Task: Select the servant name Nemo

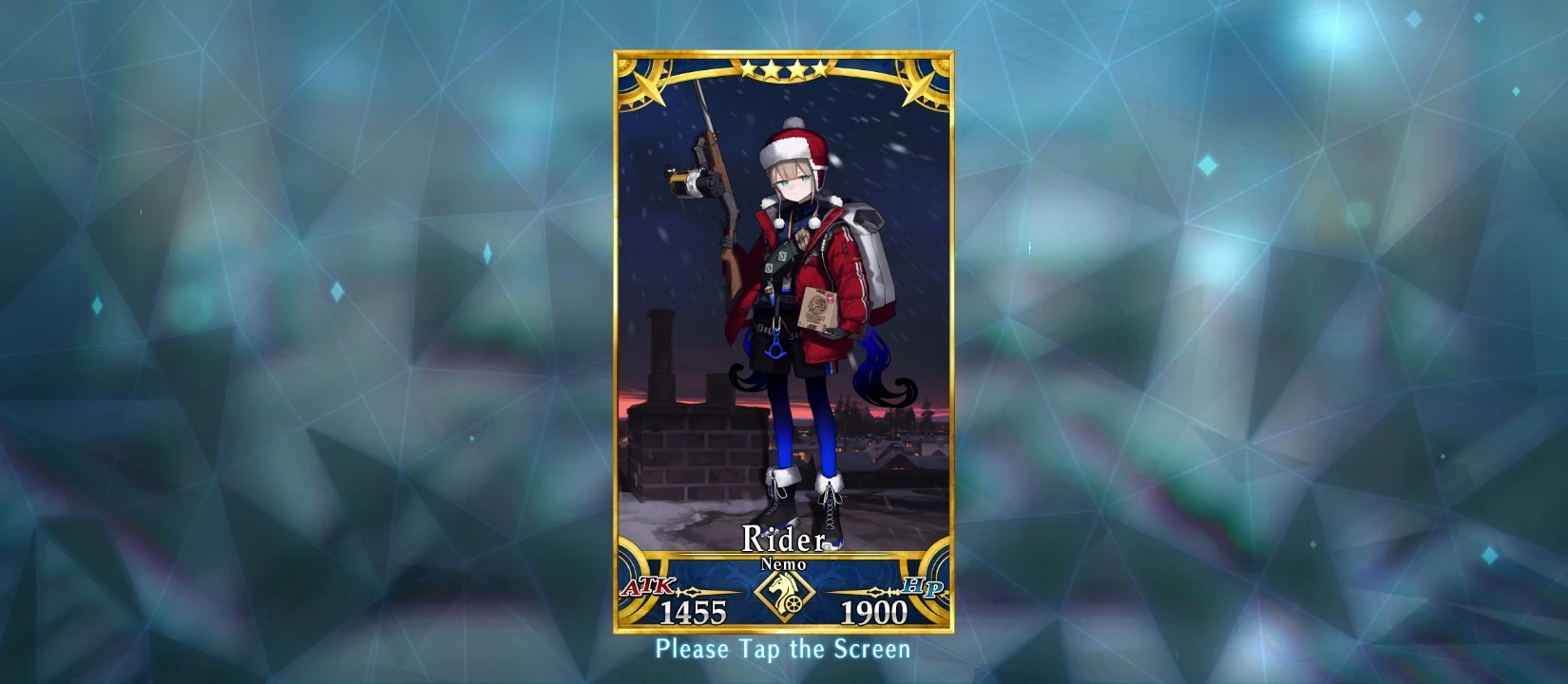Action: pos(783,563)
